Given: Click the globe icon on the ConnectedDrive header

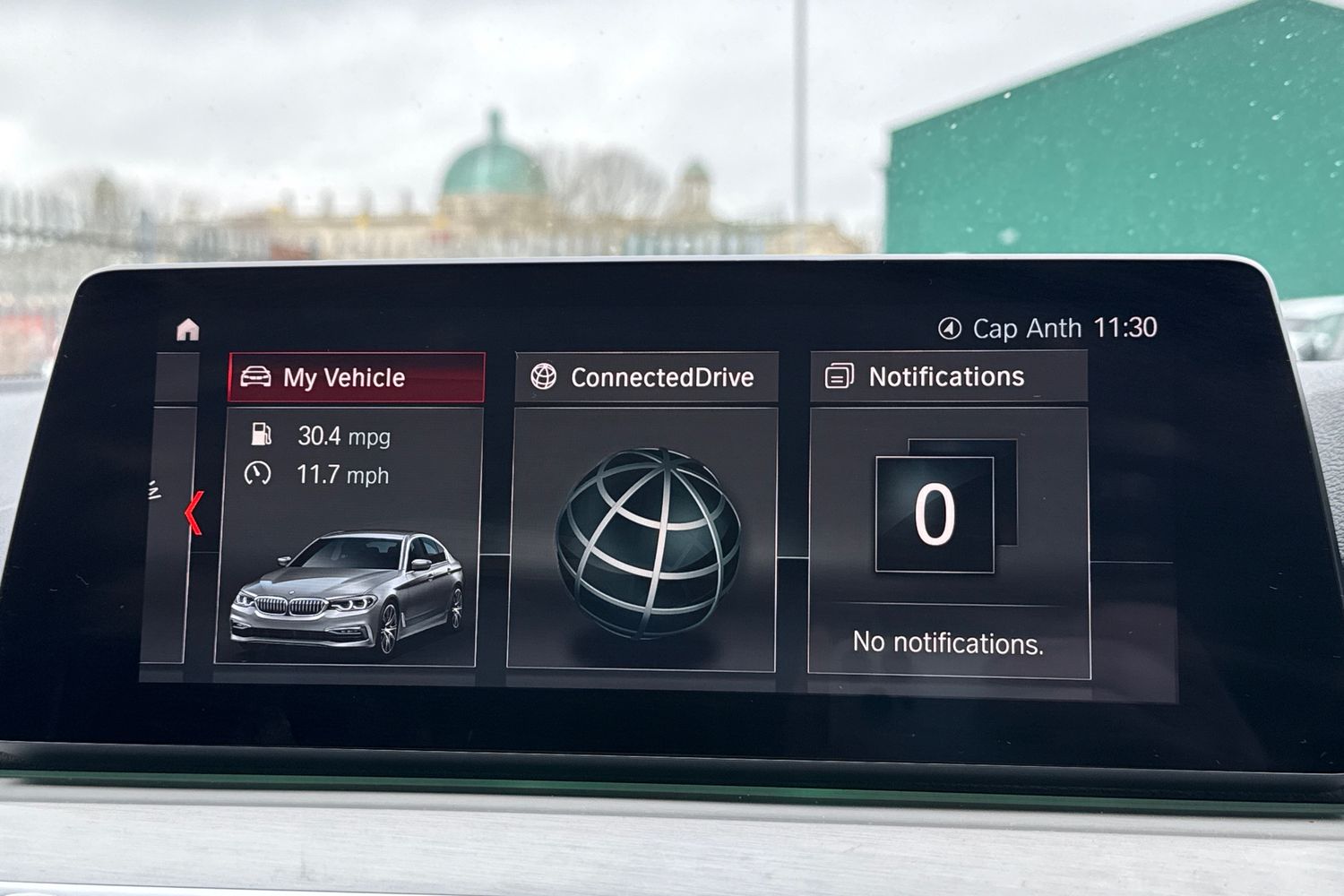Looking at the screenshot, I should (x=544, y=377).
